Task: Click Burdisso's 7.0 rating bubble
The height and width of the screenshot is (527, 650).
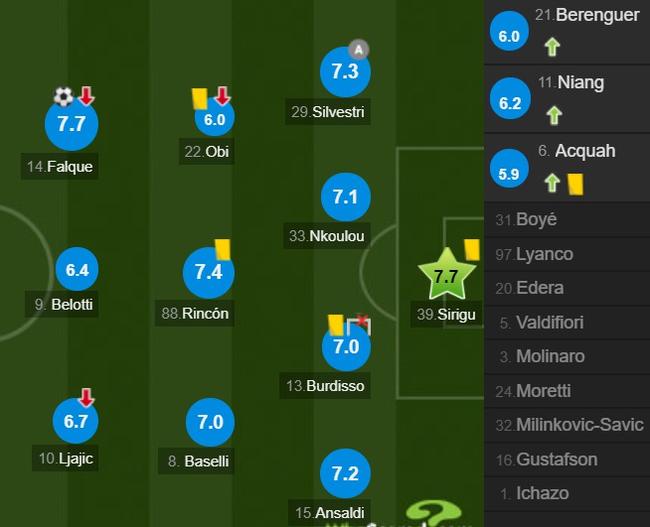Action: (345, 347)
